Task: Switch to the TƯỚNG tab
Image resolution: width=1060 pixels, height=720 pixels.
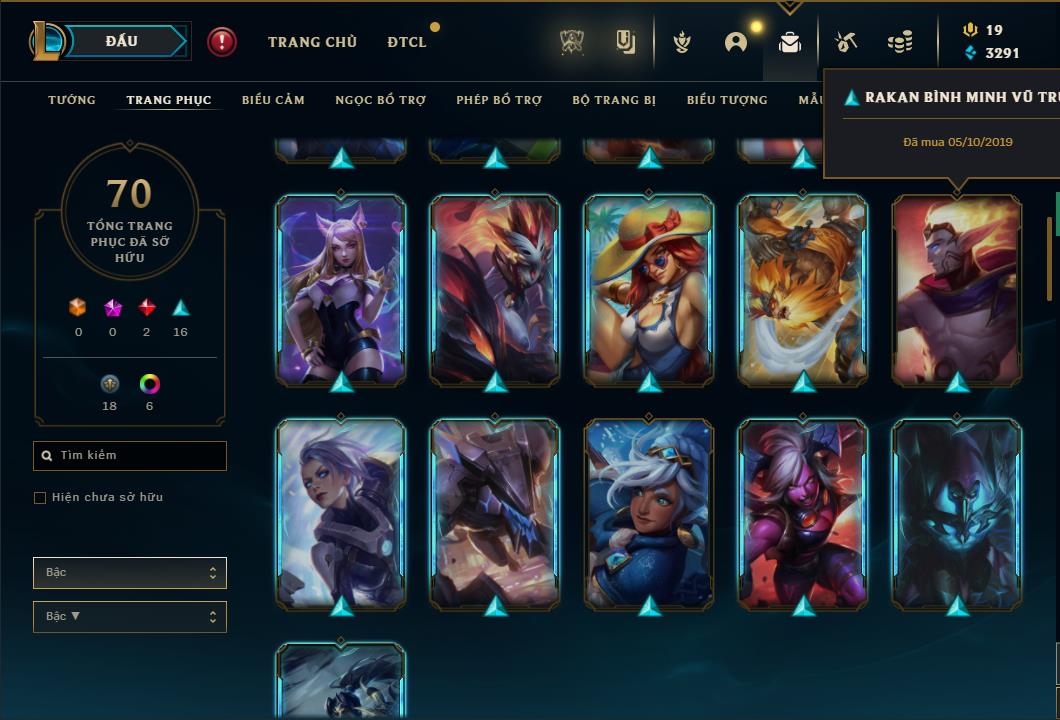Action: coord(72,100)
